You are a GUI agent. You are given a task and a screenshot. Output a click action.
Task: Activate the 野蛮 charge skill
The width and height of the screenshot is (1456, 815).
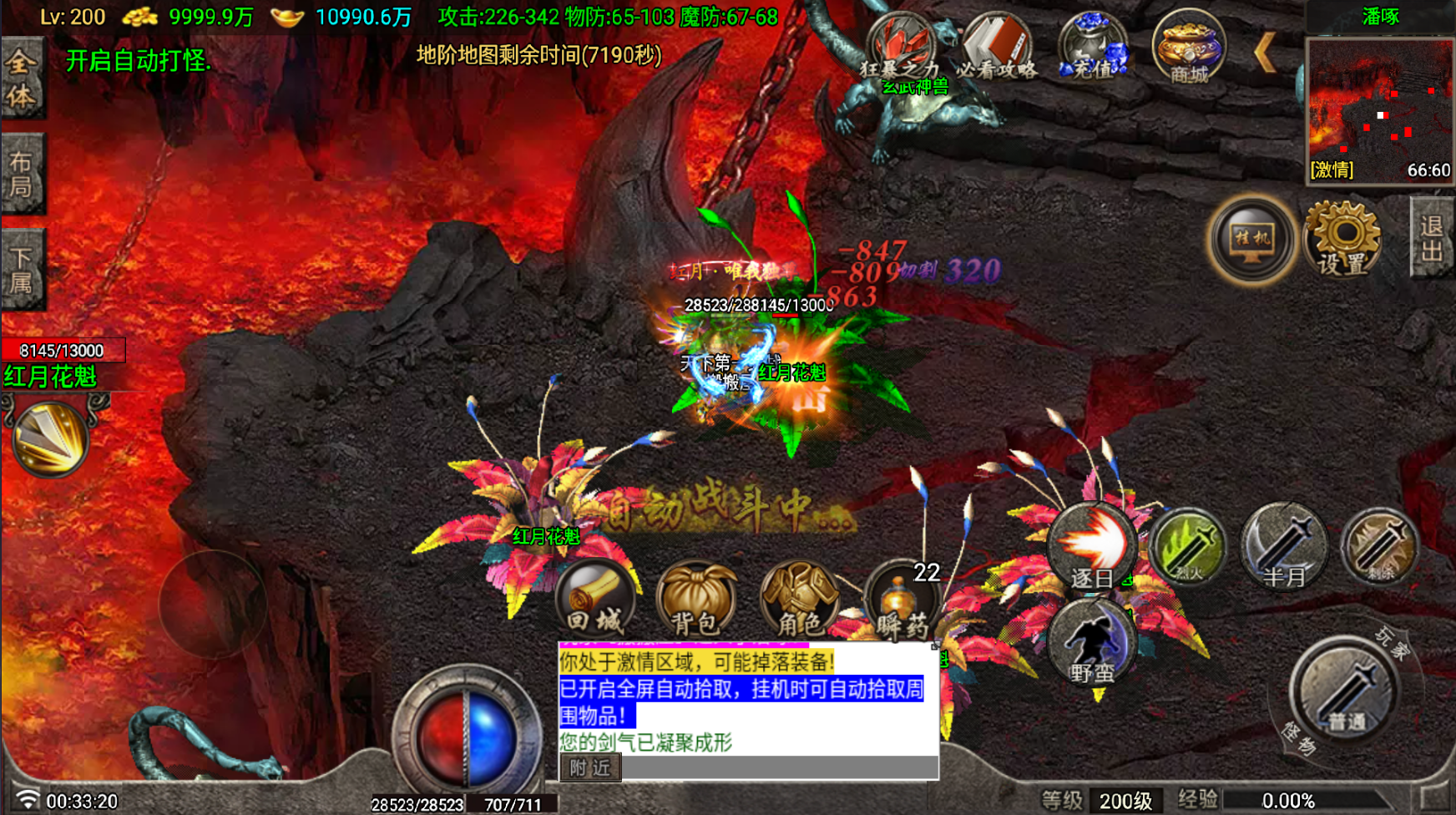pos(1093,645)
